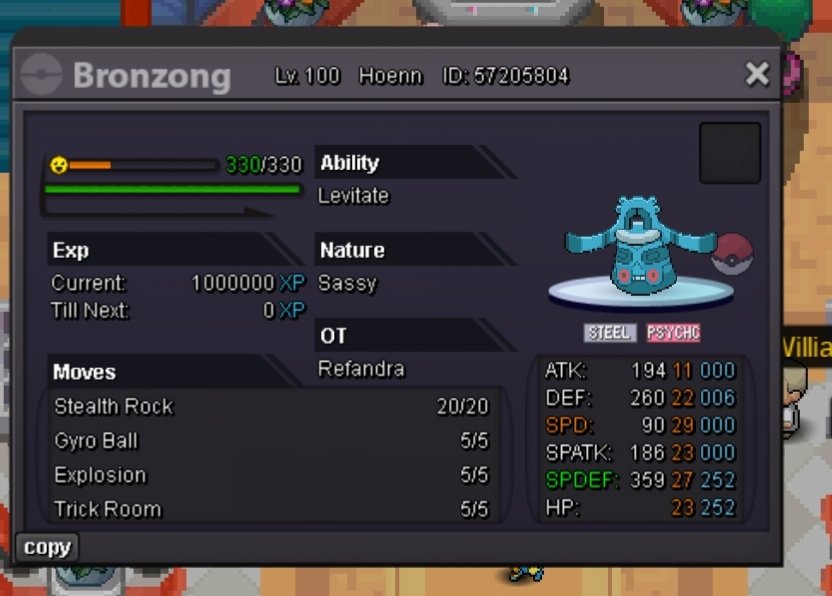Click the copy button
832x596 pixels.
click(47, 547)
